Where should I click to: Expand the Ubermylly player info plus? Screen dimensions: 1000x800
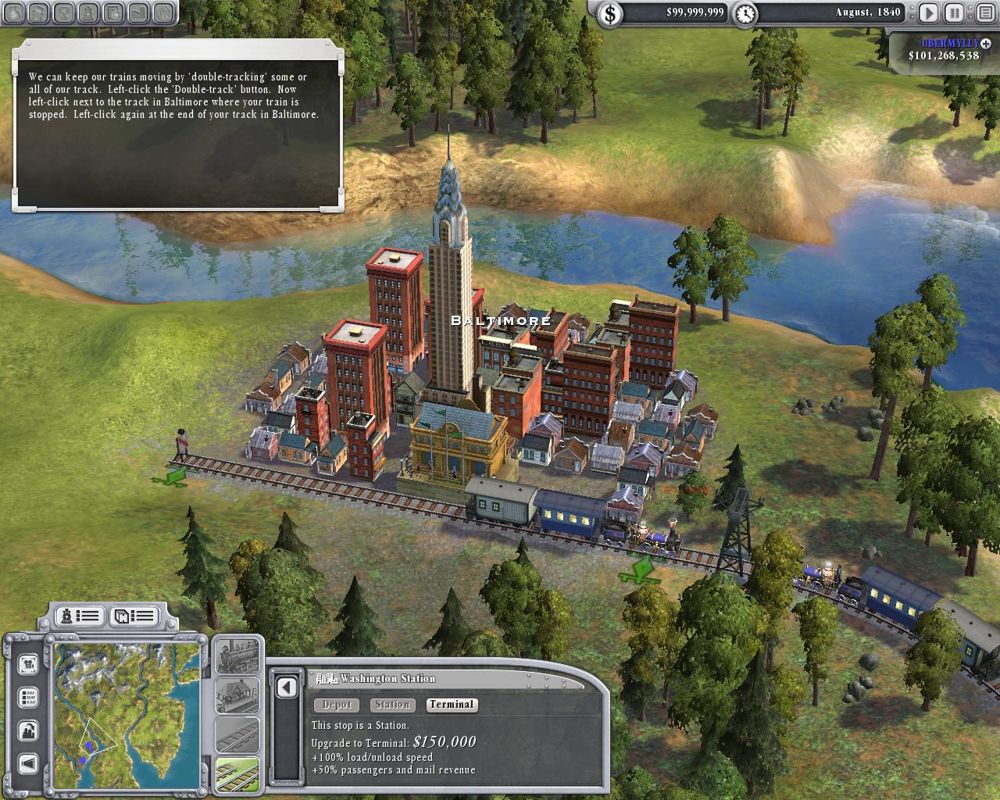pos(987,43)
